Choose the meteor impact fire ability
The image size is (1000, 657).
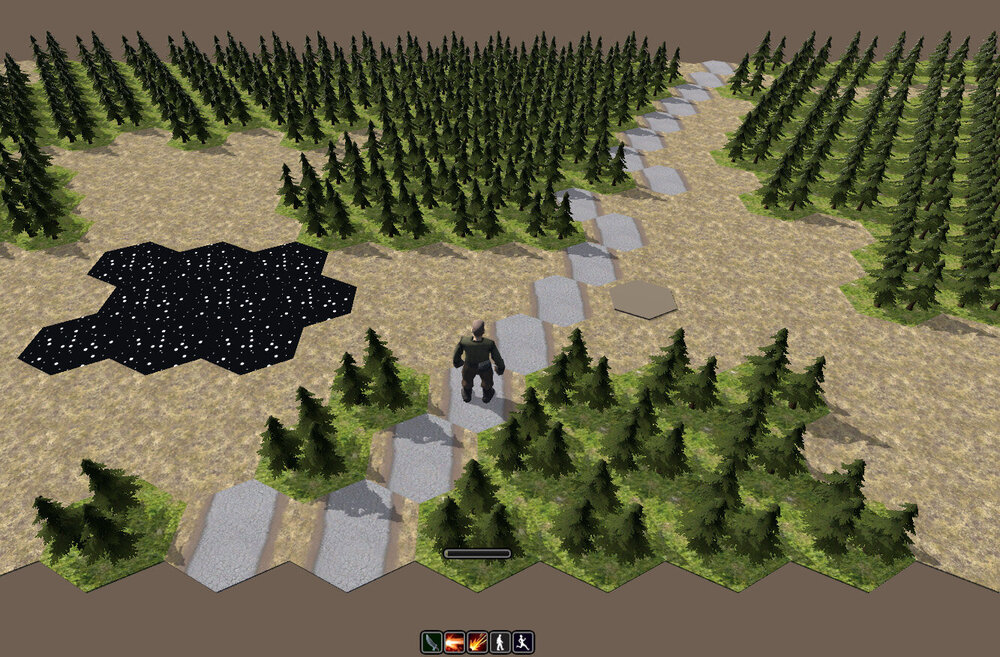[477, 642]
